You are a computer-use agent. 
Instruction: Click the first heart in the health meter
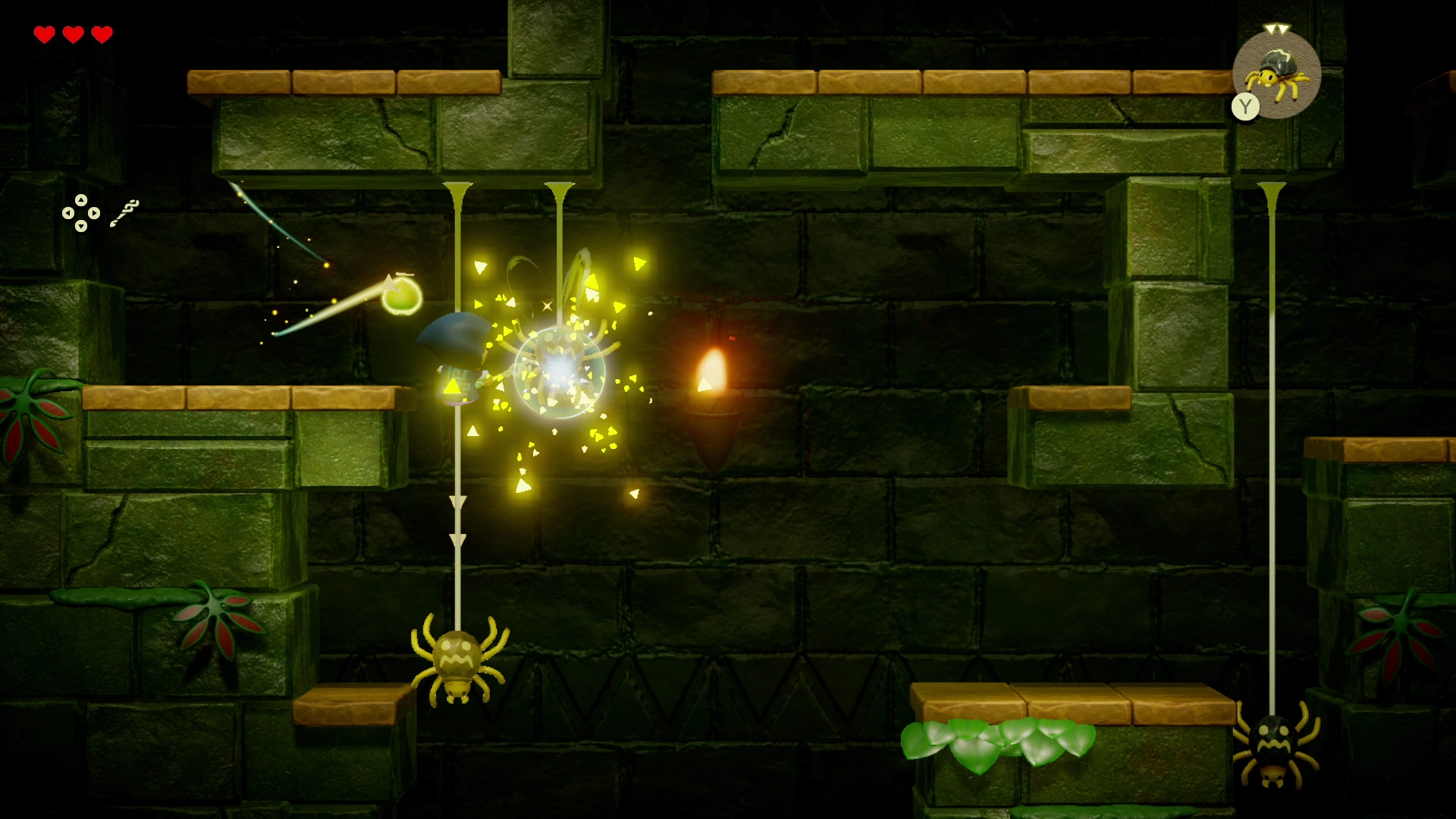point(45,34)
